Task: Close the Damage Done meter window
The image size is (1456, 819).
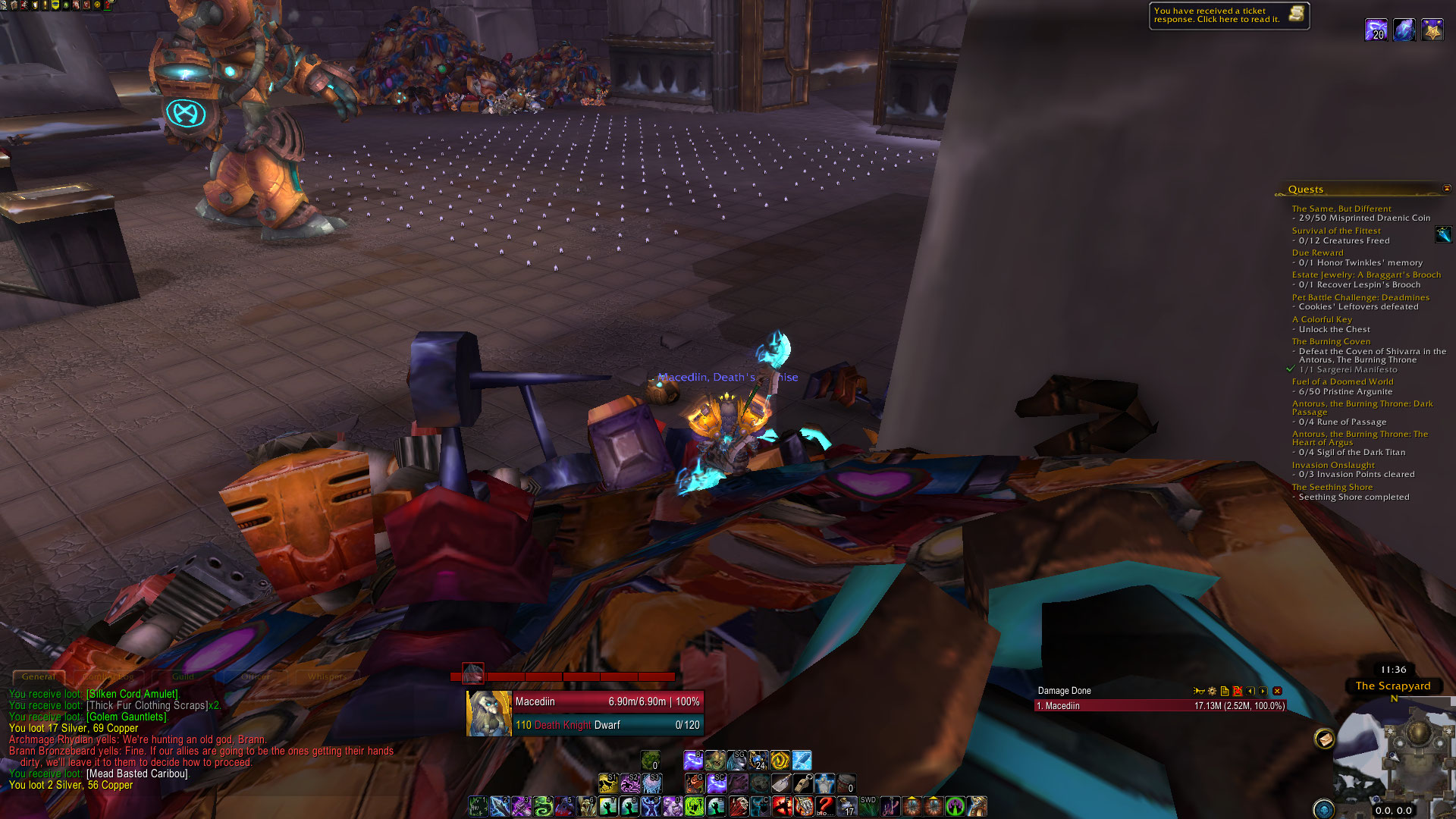Action: click(x=1277, y=691)
